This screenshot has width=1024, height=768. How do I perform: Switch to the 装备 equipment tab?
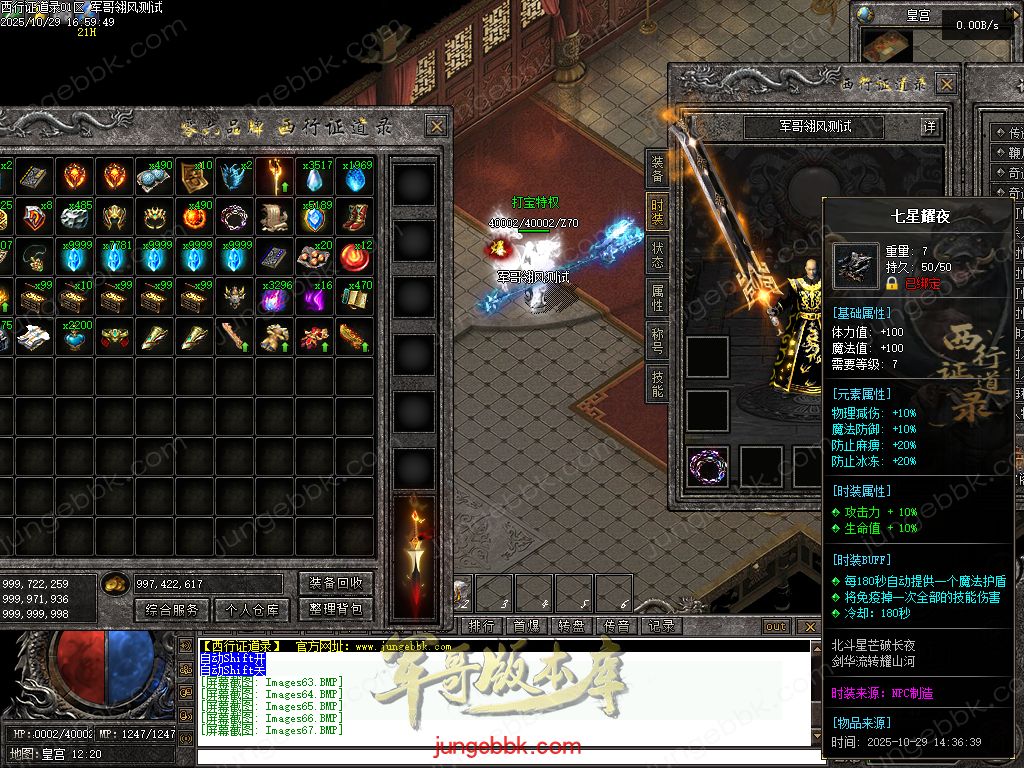coord(657,168)
